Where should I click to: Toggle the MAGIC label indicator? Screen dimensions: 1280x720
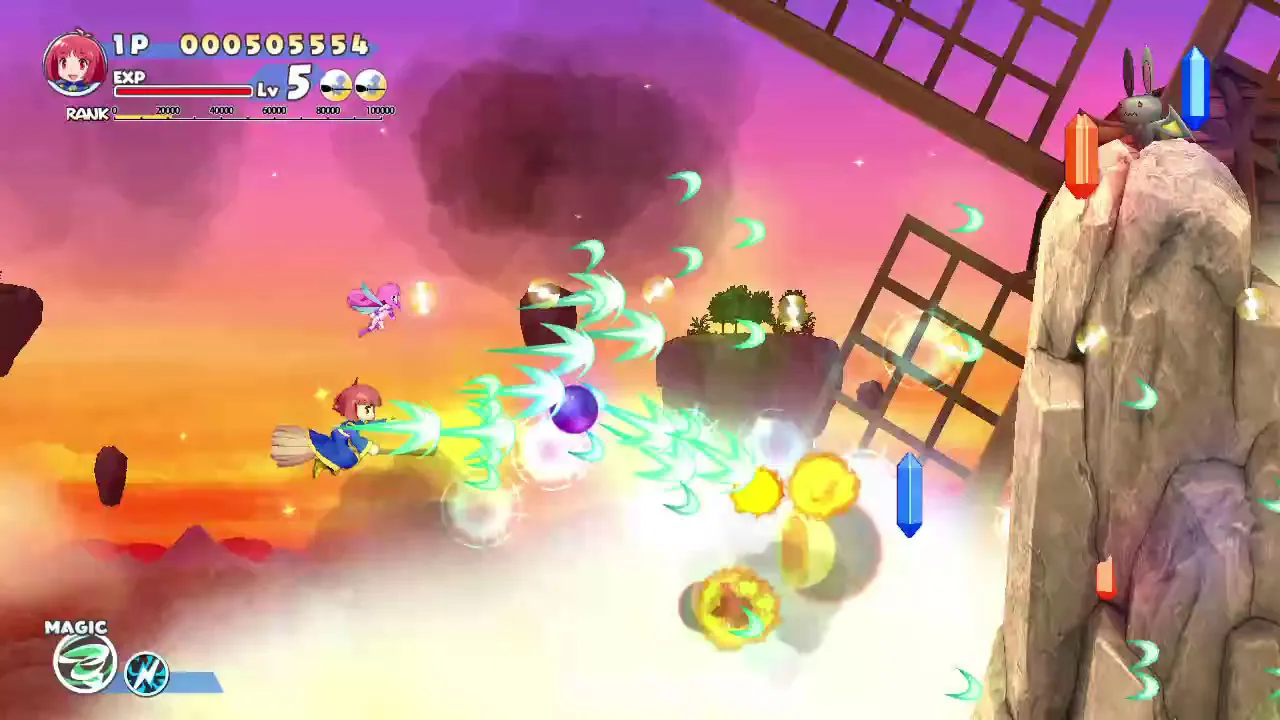pos(75,626)
